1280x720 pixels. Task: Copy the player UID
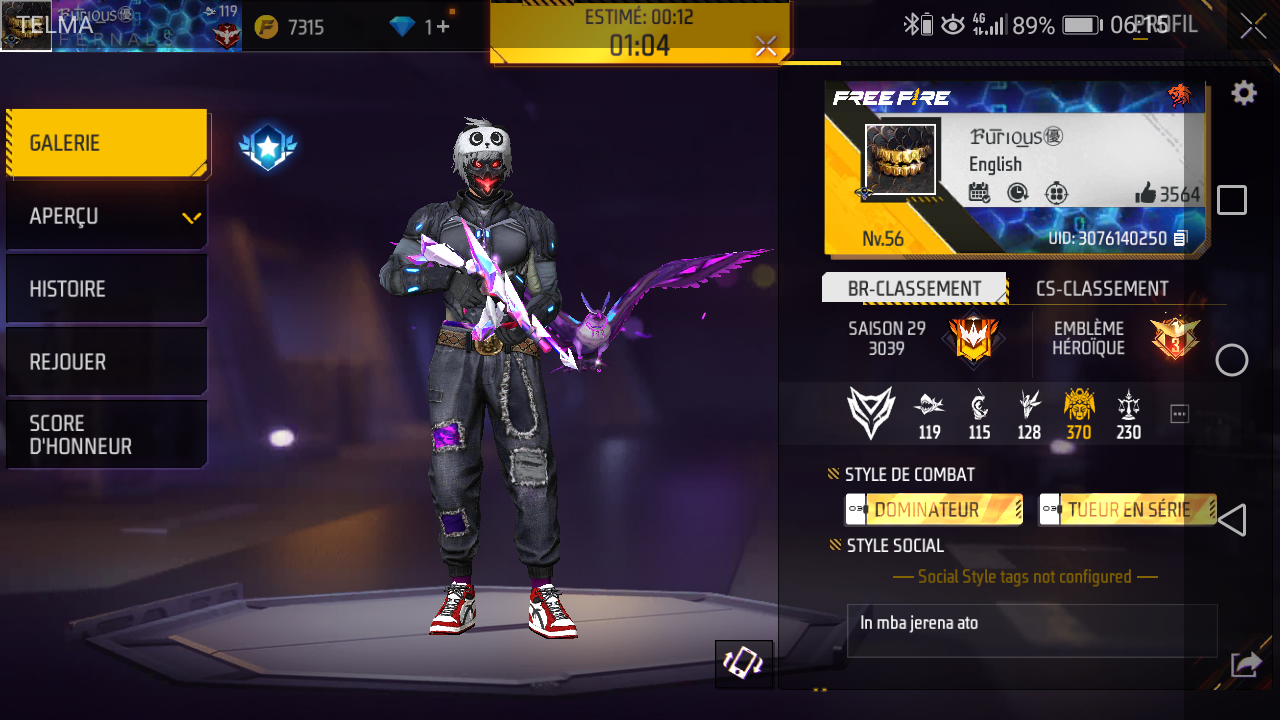click(1181, 239)
